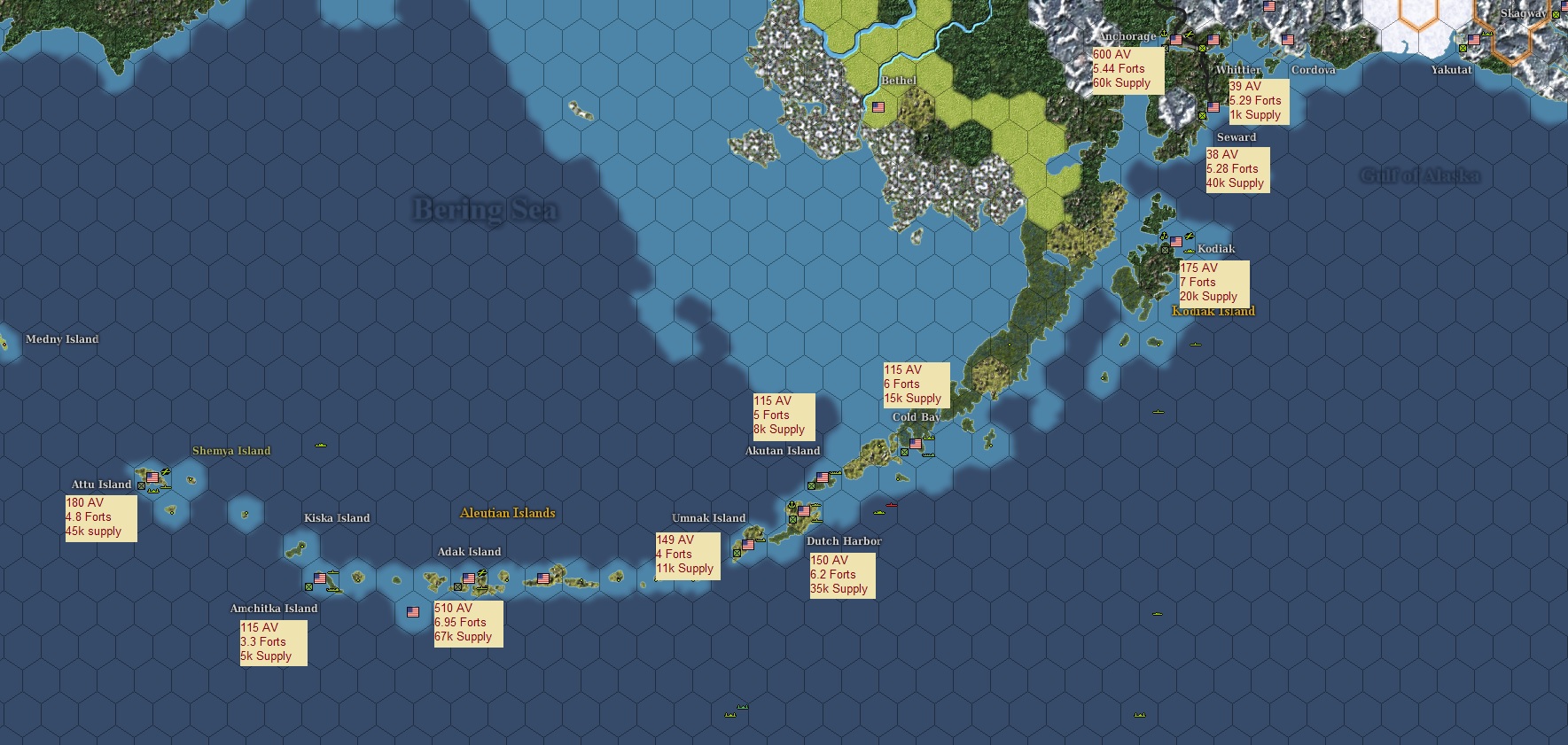Viewport: 1568px width, 745px height.
Task: Toggle the fortress marker at Yakutat
Action: coord(1463,49)
